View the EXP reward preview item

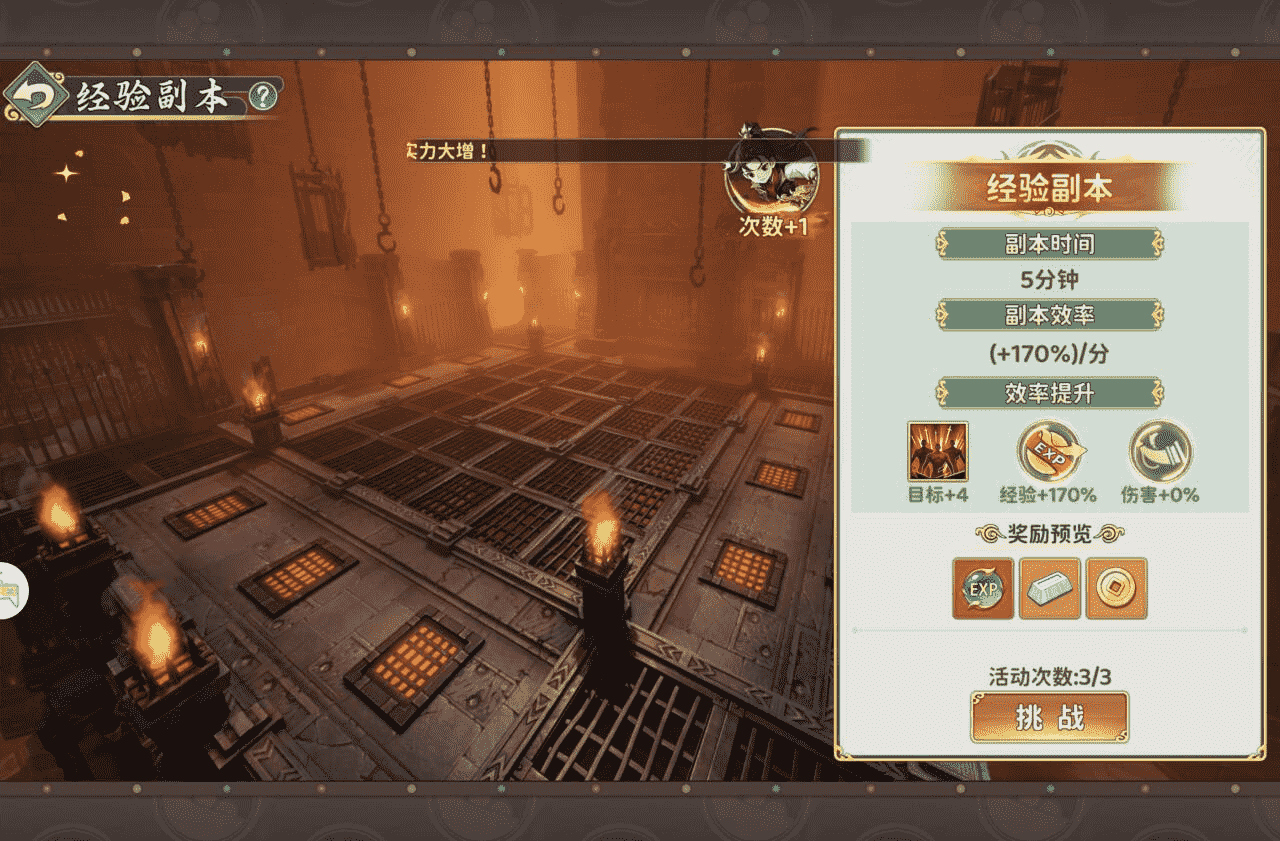coord(982,588)
